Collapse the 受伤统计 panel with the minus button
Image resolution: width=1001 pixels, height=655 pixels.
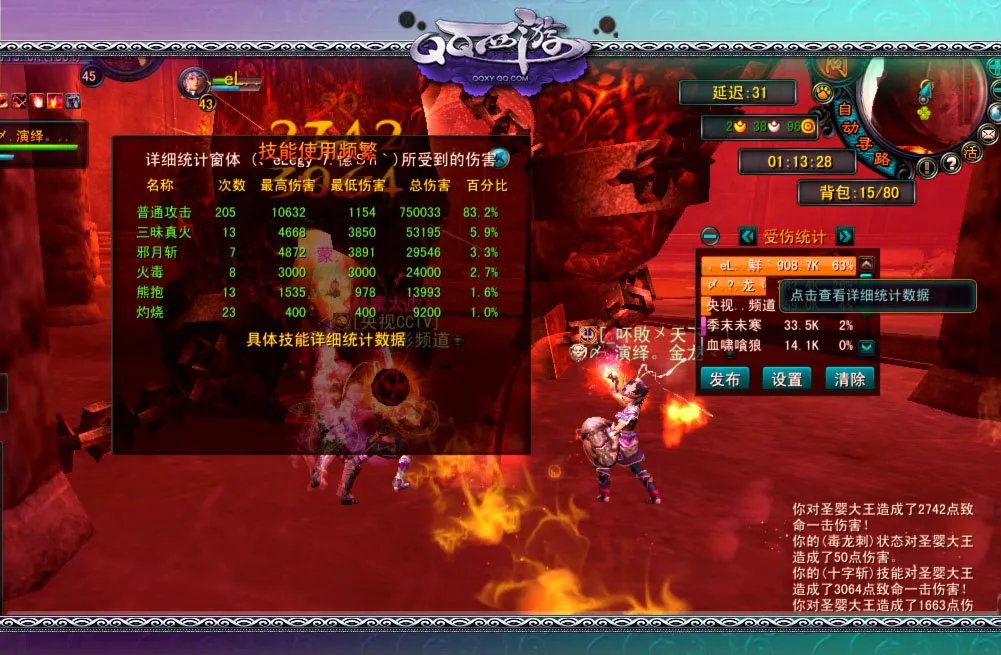coord(710,237)
